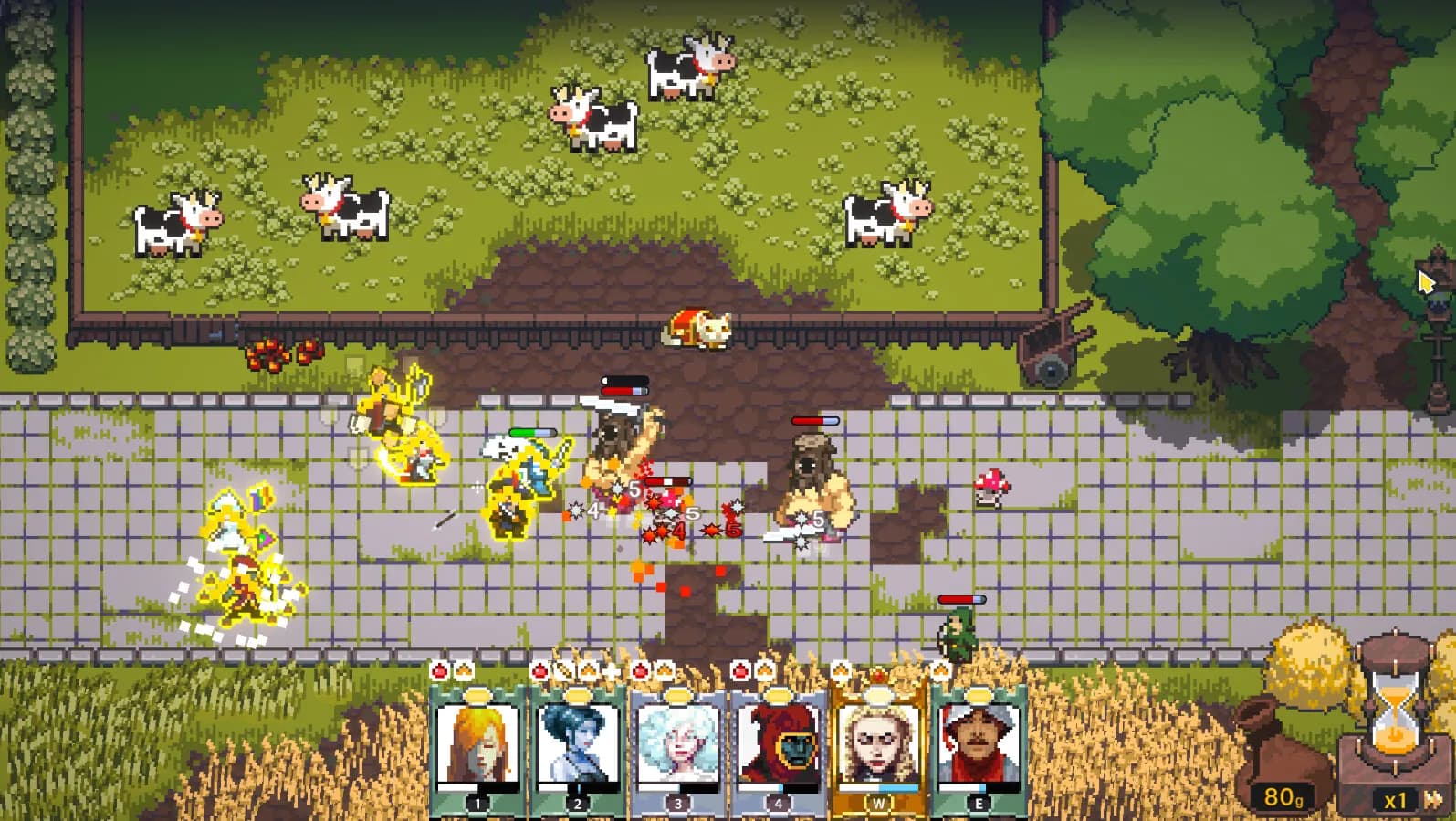This screenshot has height=821, width=1456.
Task: Click the cat resting on the dirt path
Action: tap(697, 331)
